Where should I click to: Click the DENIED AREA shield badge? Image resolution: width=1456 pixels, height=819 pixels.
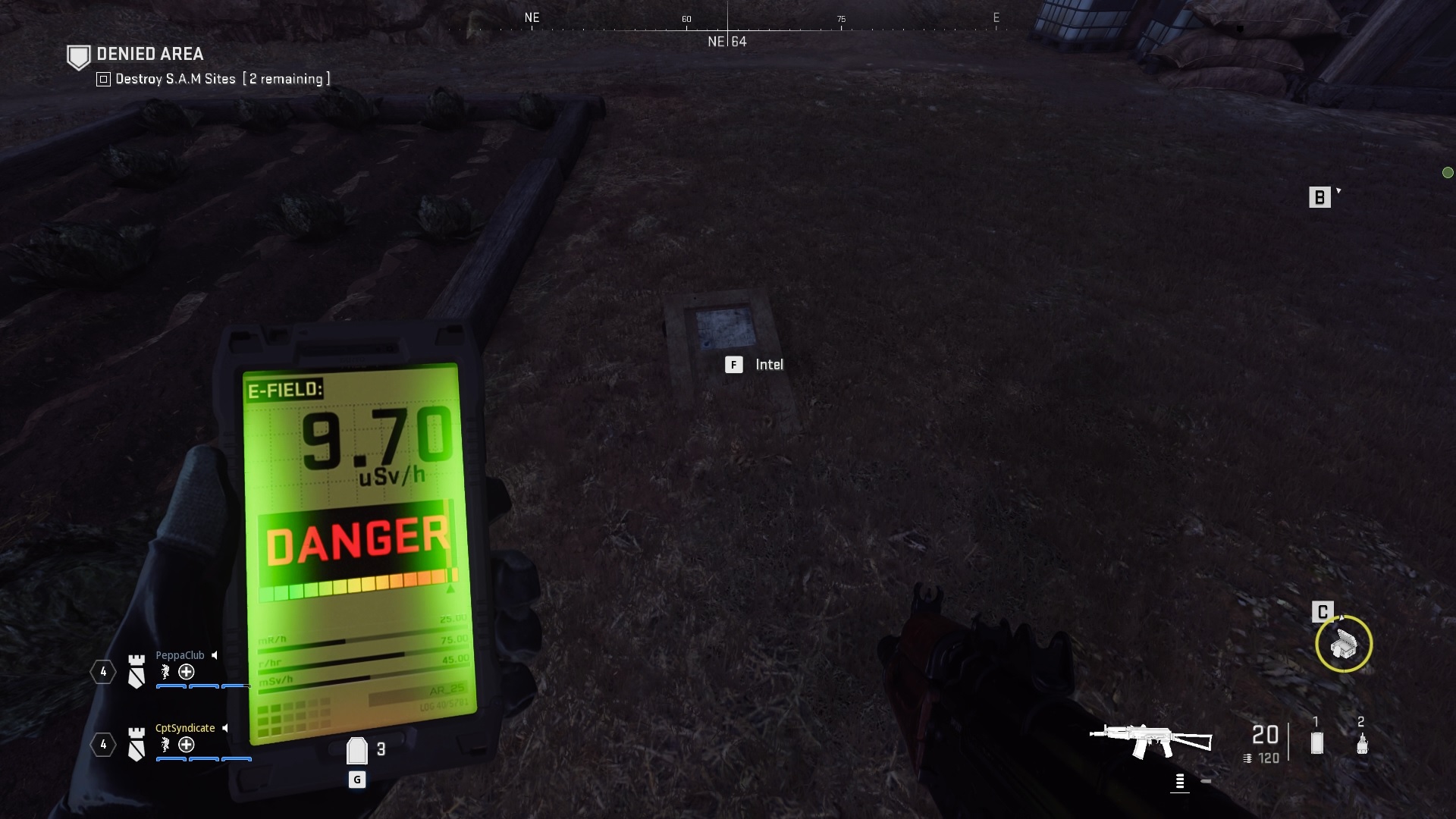pos(78,55)
